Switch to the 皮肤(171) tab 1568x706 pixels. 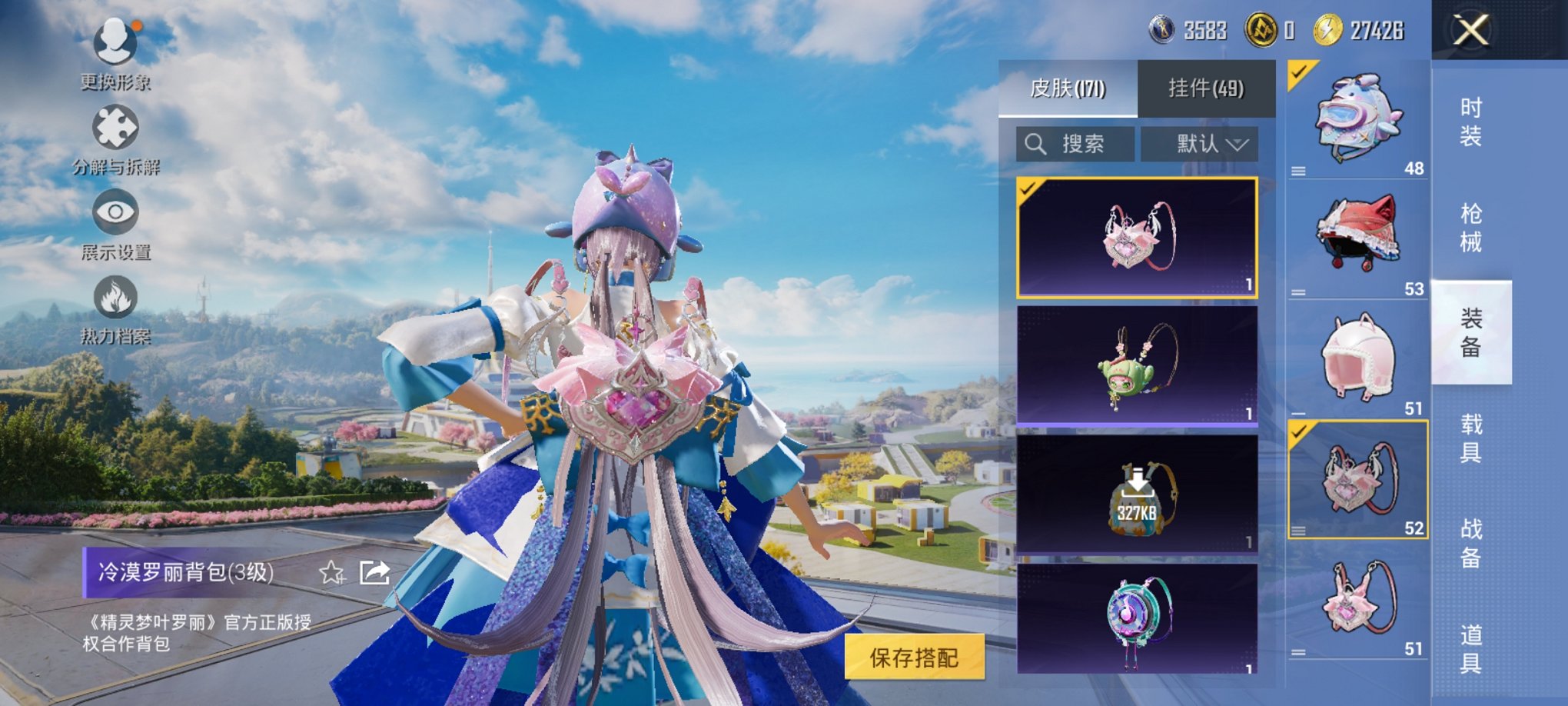click(1068, 88)
